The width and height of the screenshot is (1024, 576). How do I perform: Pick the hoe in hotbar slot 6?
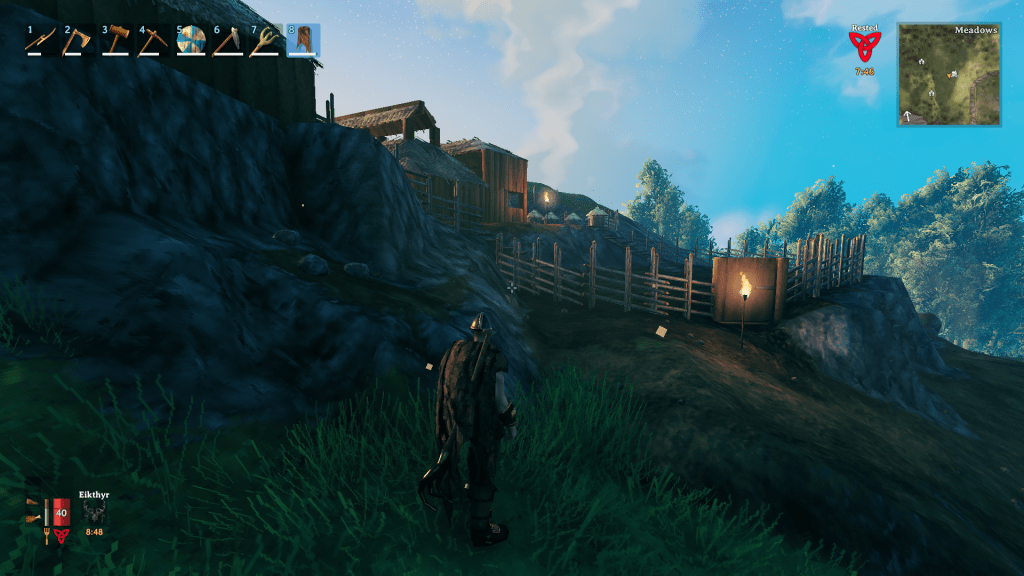point(228,40)
